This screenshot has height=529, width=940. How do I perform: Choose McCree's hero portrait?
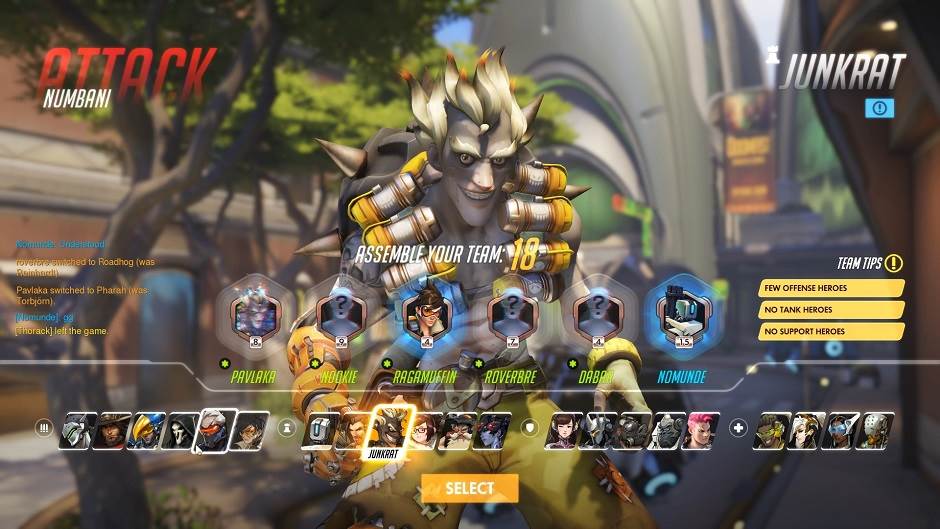click(110, 430)
